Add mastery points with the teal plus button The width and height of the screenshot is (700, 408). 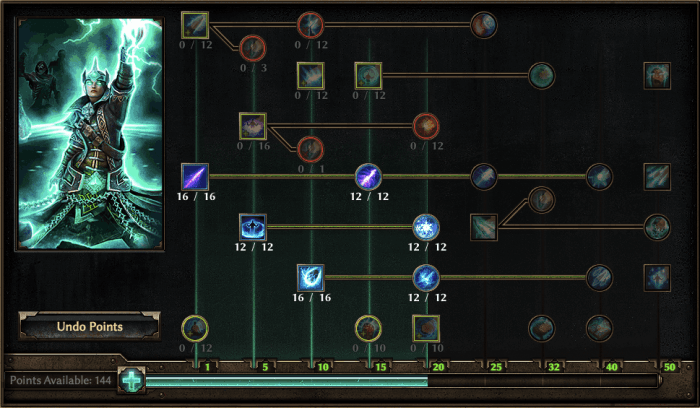tap(131, 381)
